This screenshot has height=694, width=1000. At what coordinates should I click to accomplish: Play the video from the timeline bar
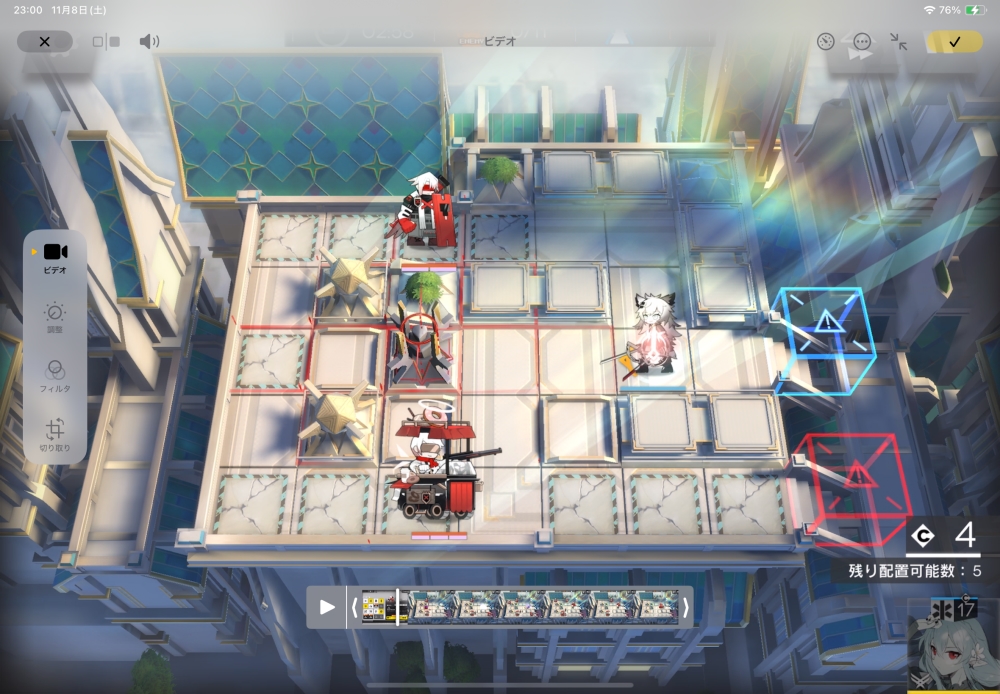click(x=327, y=607)
